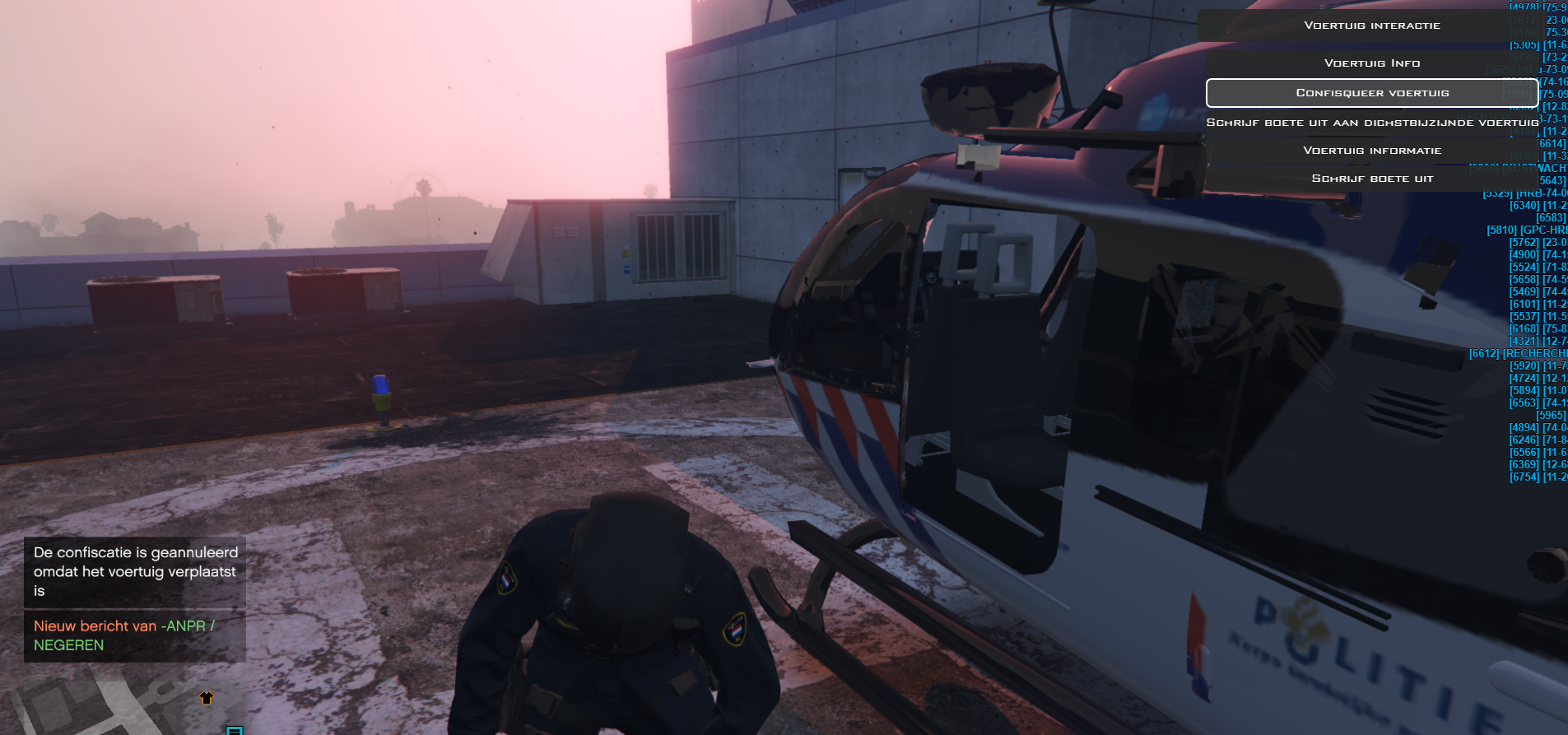Click unit callsign [75-9] in sidebar
This screenshot has height=735, width=1568.
(1554, 4)
